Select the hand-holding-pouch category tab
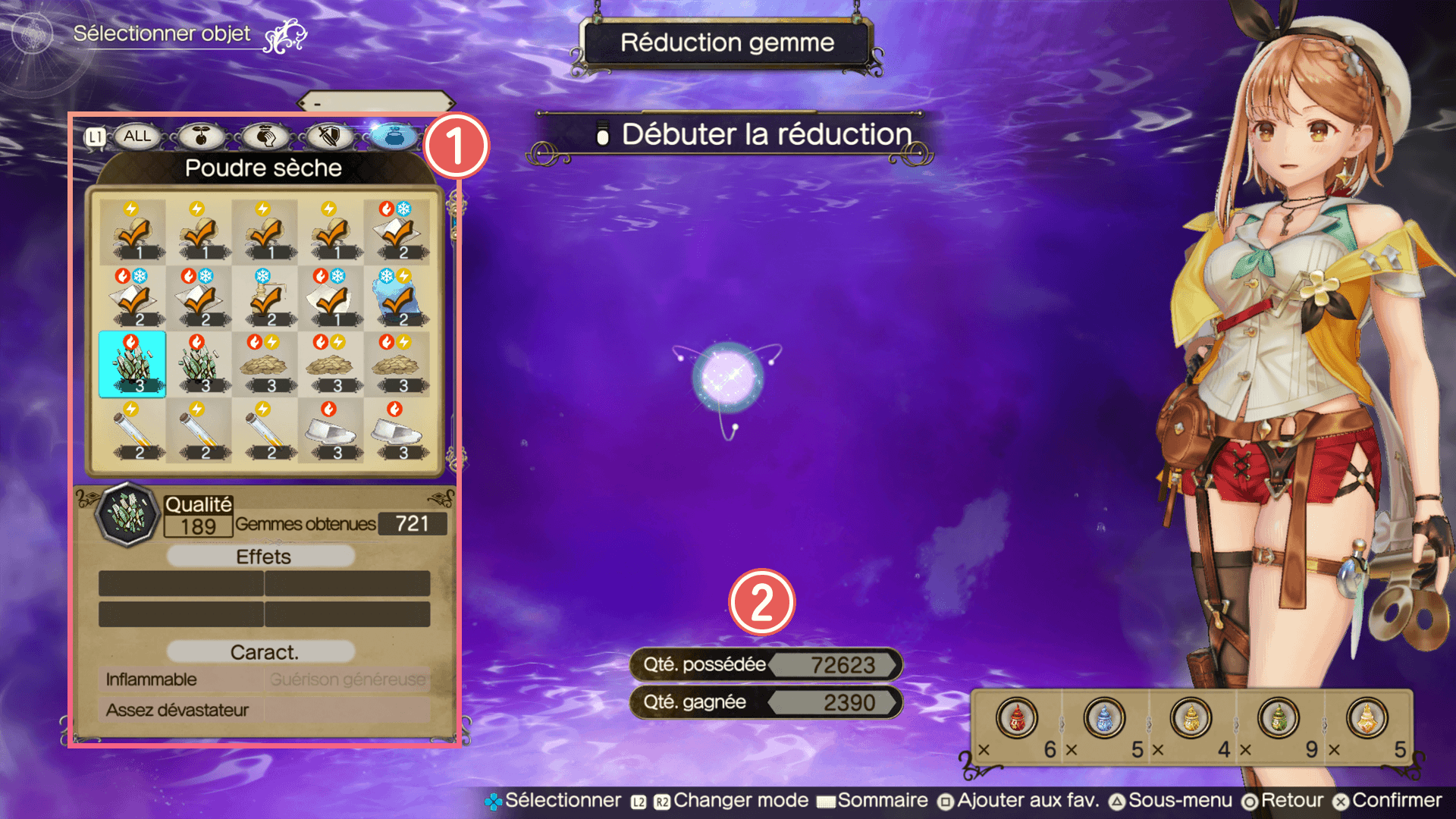Screen dimensions: 1456x819 point(265,136)
